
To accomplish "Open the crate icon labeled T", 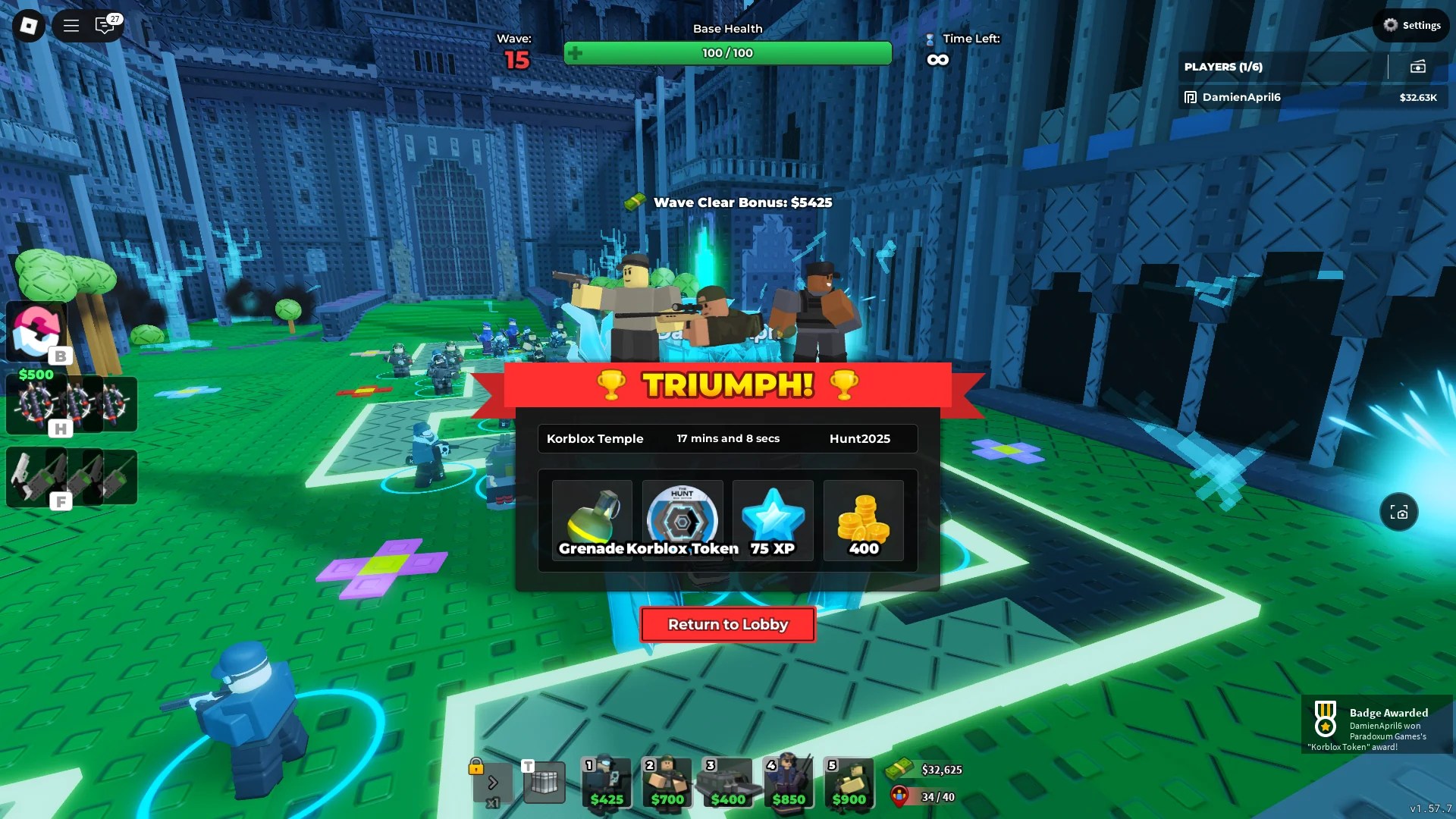I will pos(543,783).
